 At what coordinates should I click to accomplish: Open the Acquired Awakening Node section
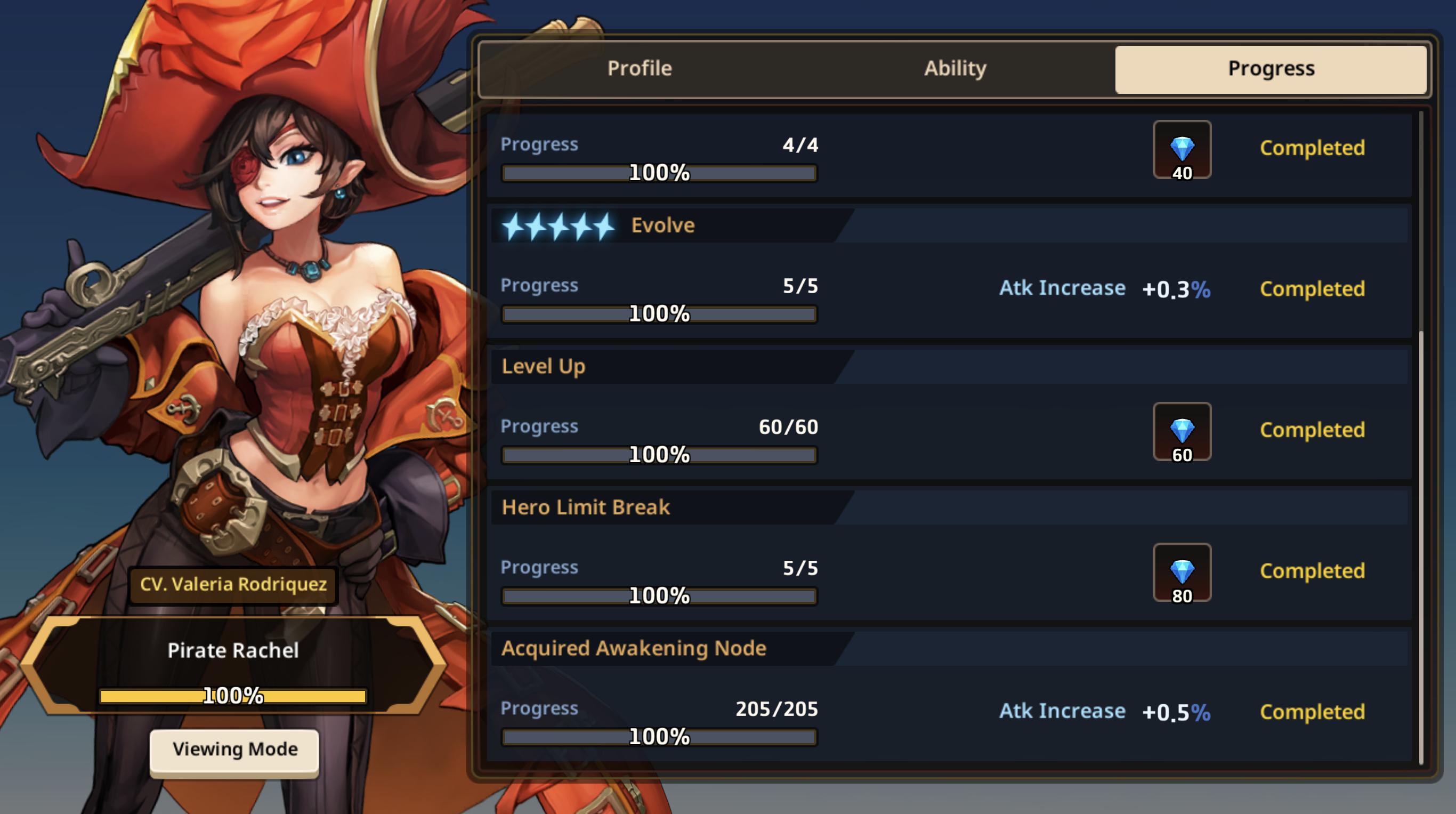634,648
